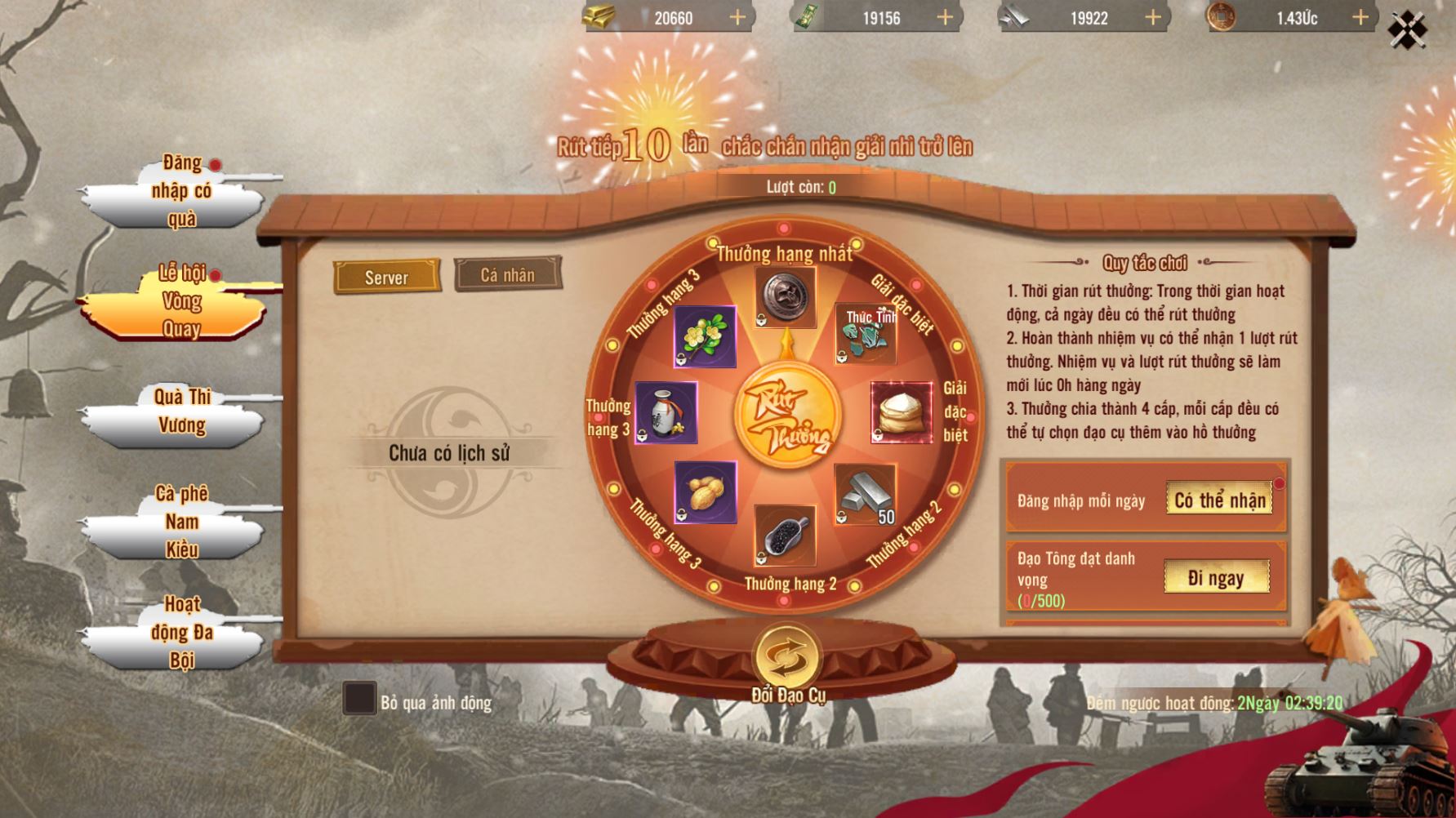Screen dimensions: 1456x818
Task: Add more gold bars with plus
Action: (737, 17)
